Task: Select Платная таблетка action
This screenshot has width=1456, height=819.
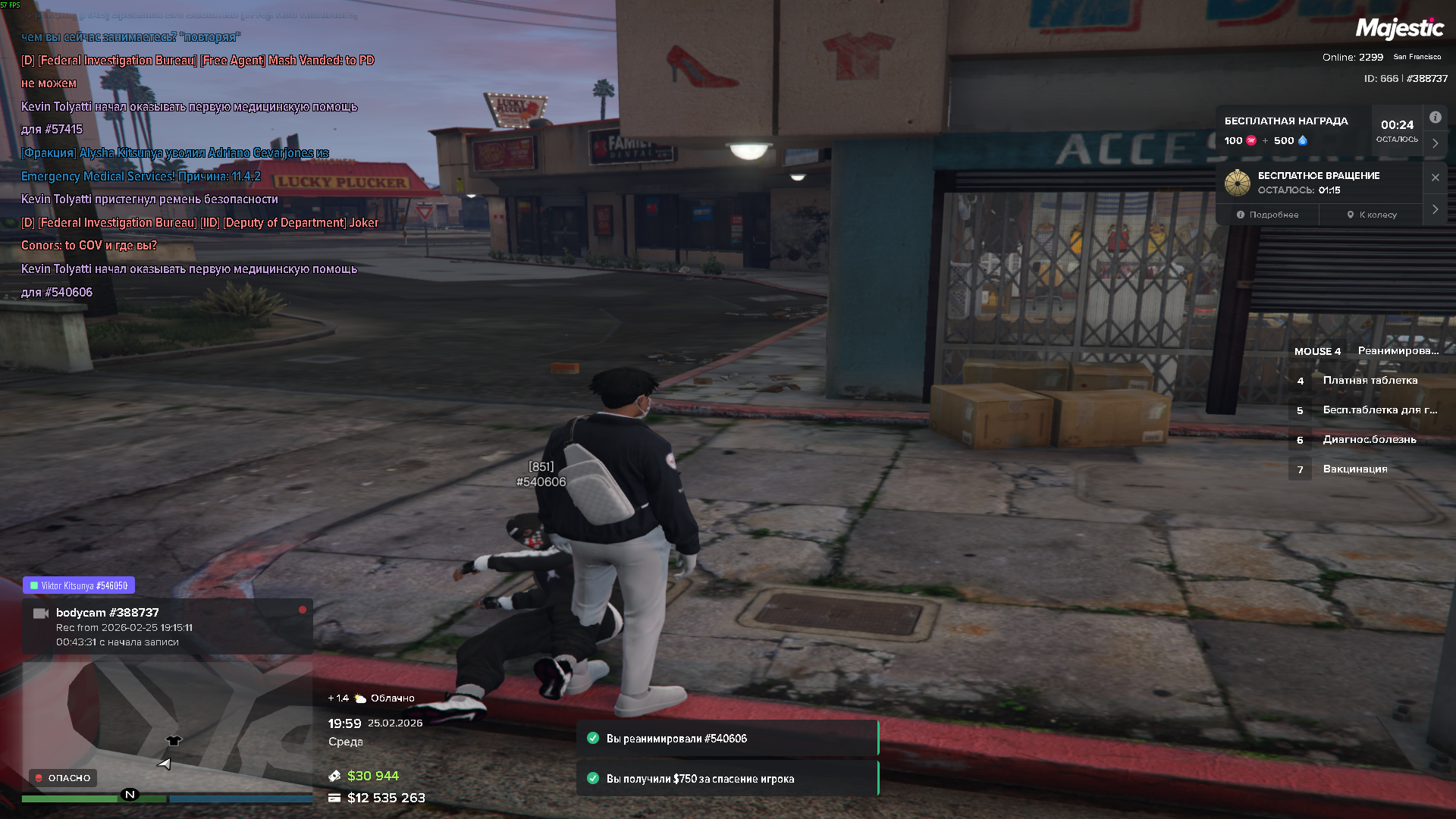Action: (1370, 381)
